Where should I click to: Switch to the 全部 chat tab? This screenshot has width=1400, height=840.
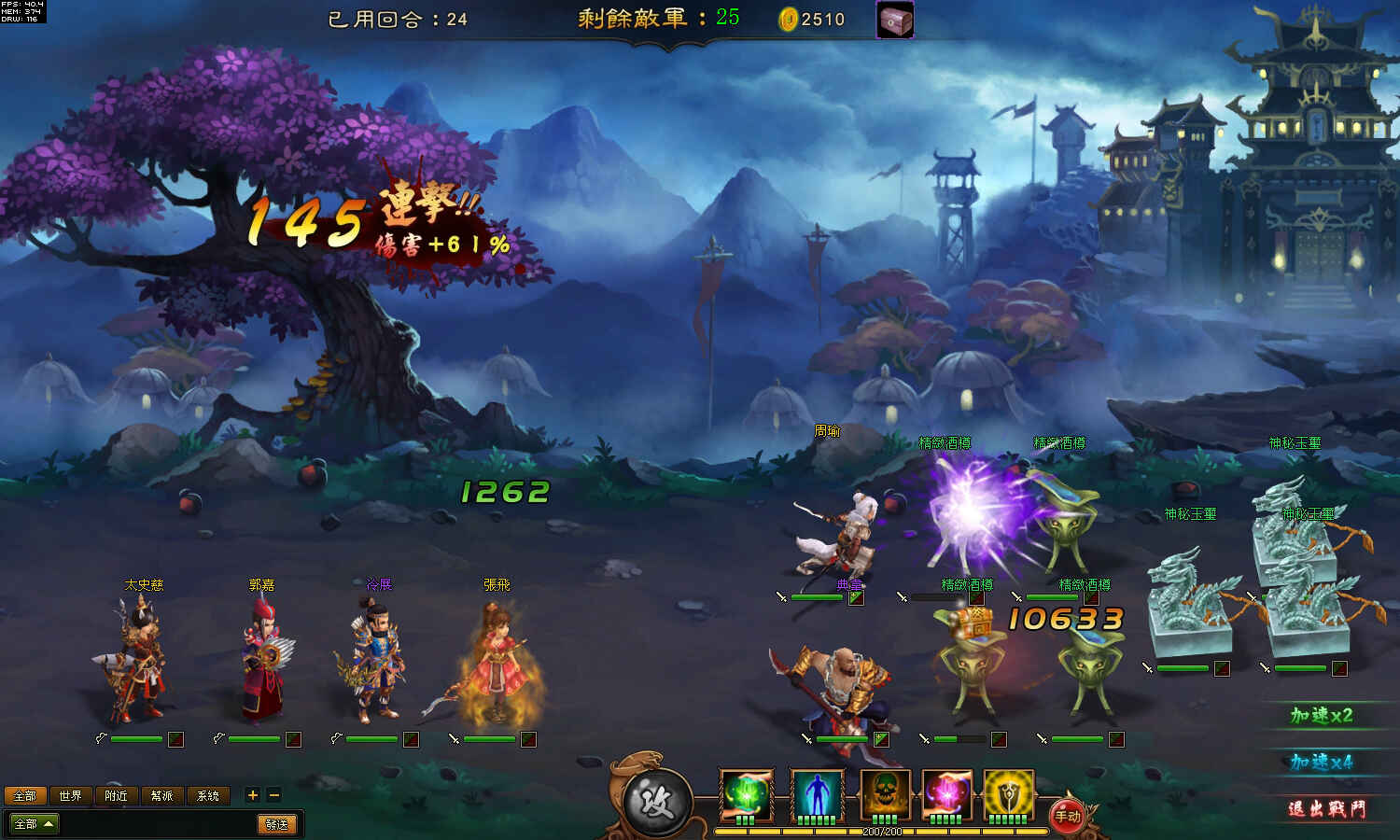[x=25, y=795]
